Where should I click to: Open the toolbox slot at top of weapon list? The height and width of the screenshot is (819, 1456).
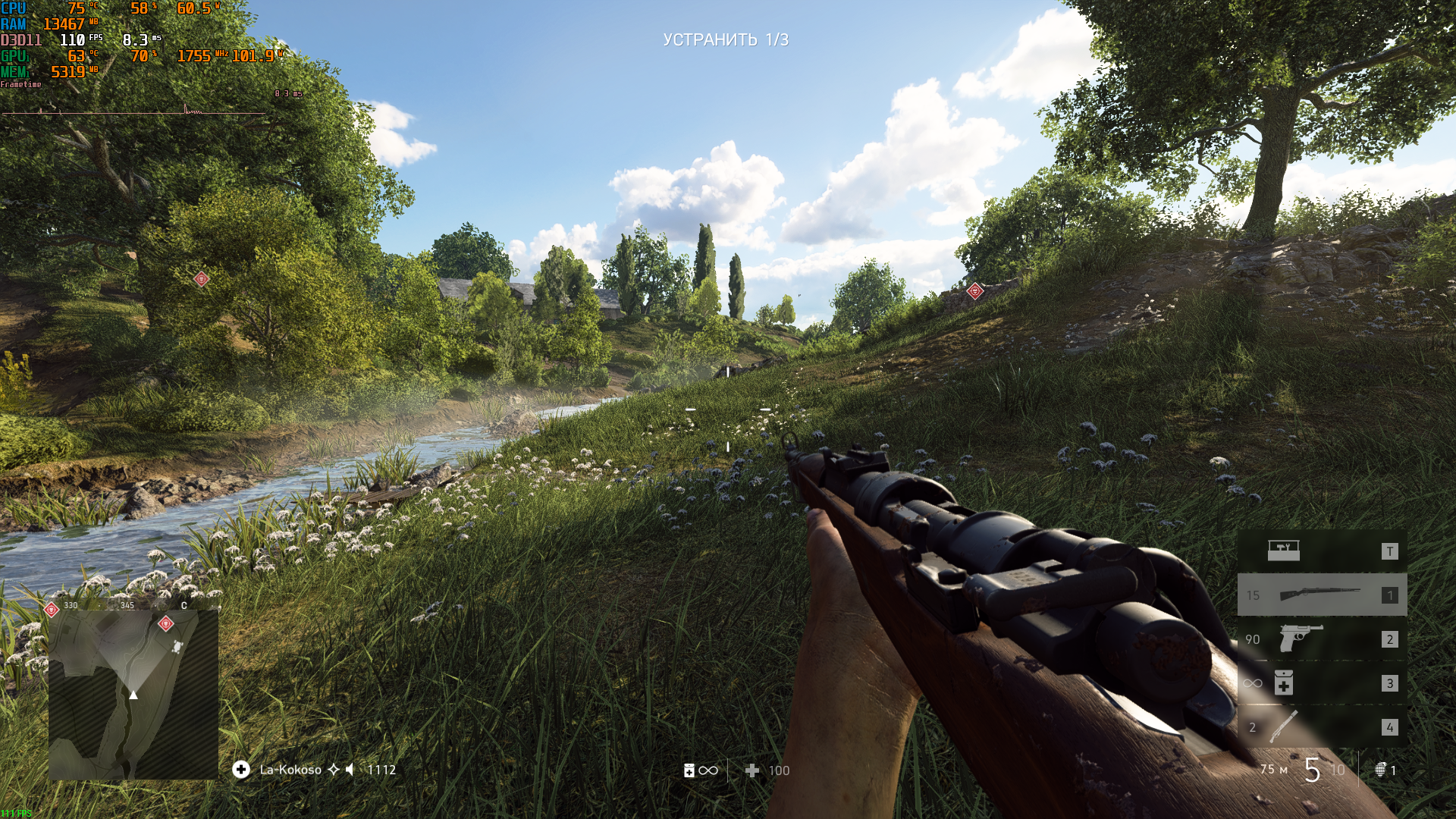[x=1321, y=551]
